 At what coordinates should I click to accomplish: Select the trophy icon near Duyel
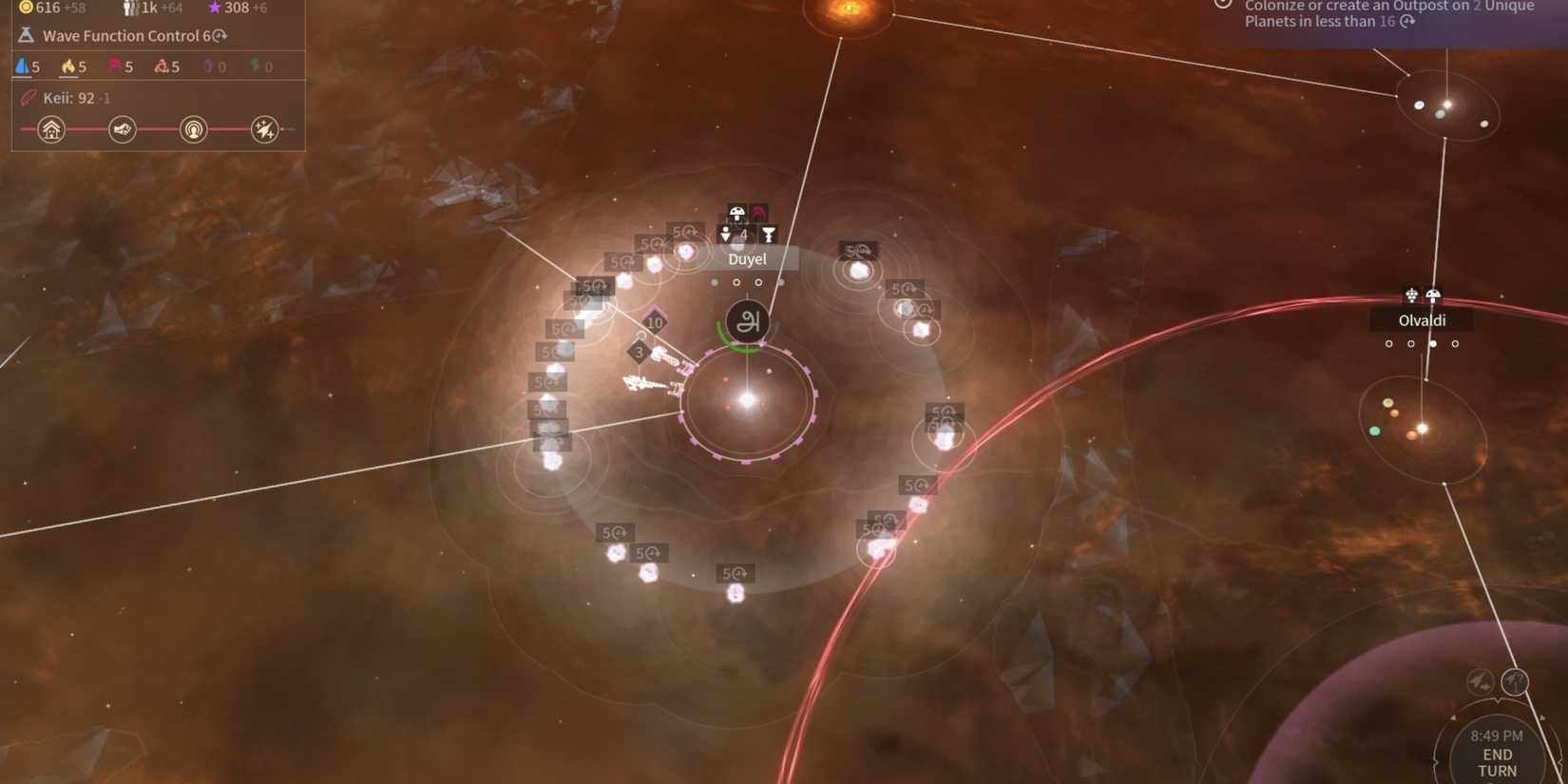(x=769, y=235)
